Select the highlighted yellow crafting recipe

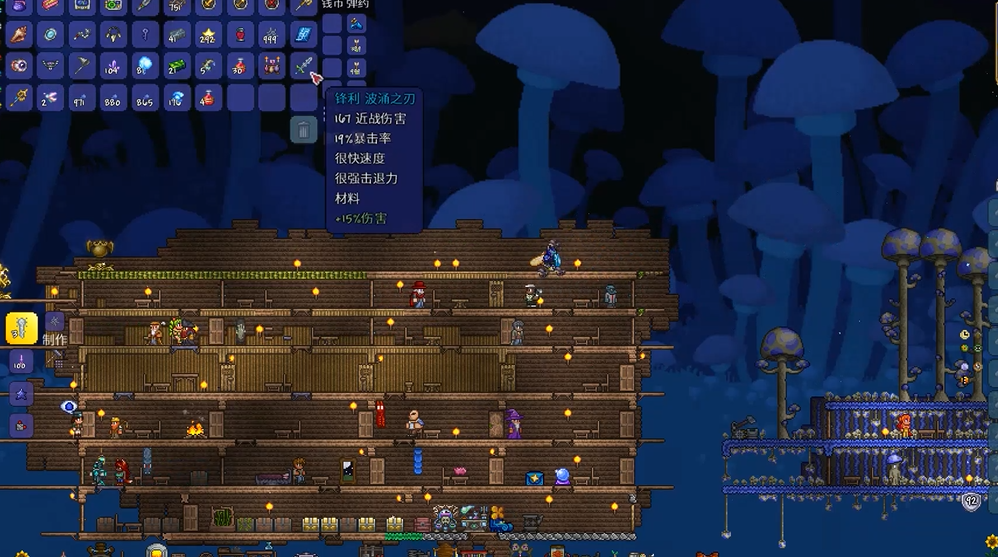(21, 327)
